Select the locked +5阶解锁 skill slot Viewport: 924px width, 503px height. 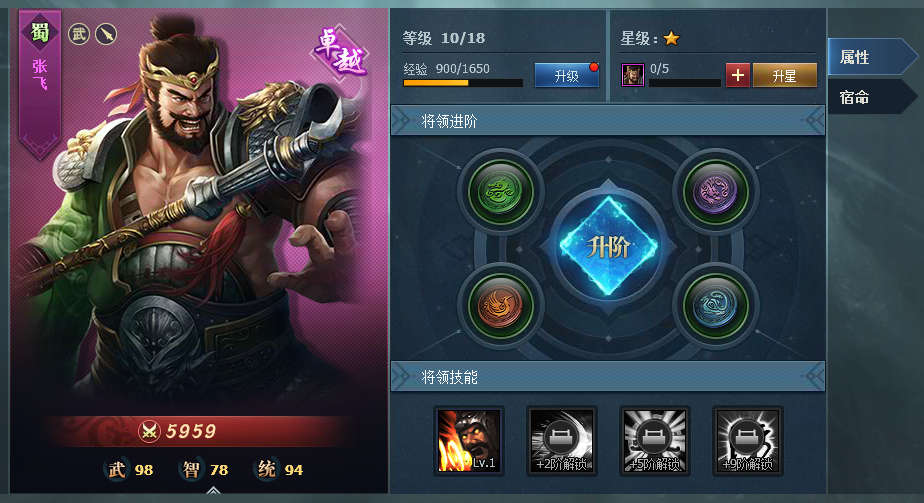[654, 440]
